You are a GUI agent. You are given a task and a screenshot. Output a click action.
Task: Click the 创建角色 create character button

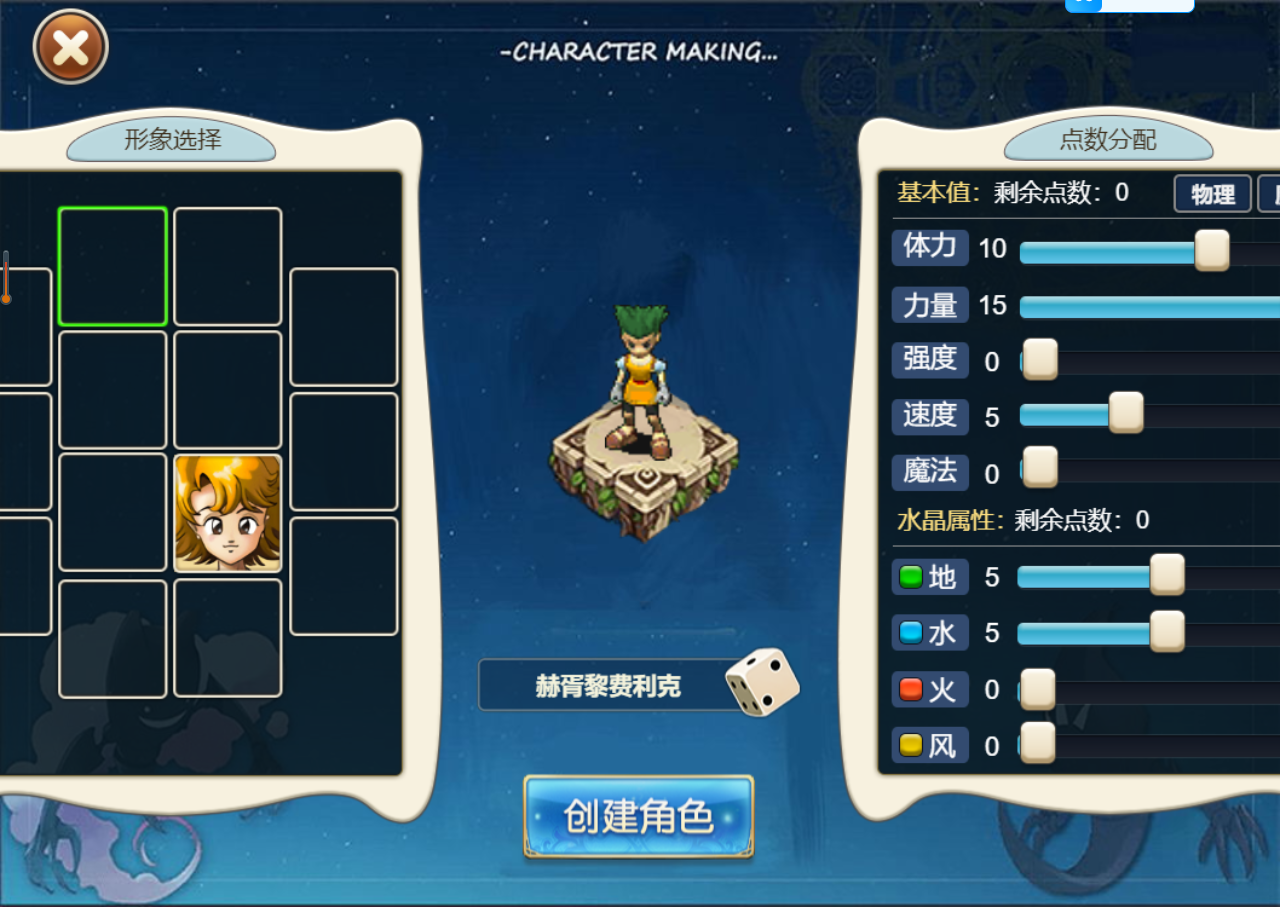click(638, 816)
